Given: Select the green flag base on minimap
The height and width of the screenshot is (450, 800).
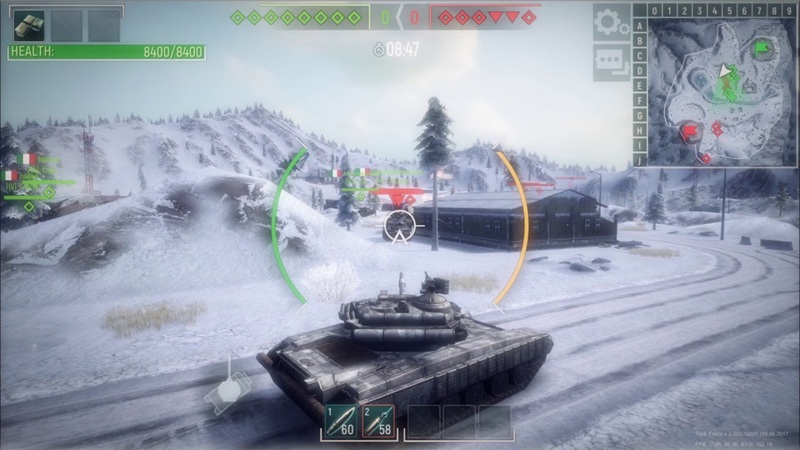Looking at the screenshot, I should click(762, 46).
